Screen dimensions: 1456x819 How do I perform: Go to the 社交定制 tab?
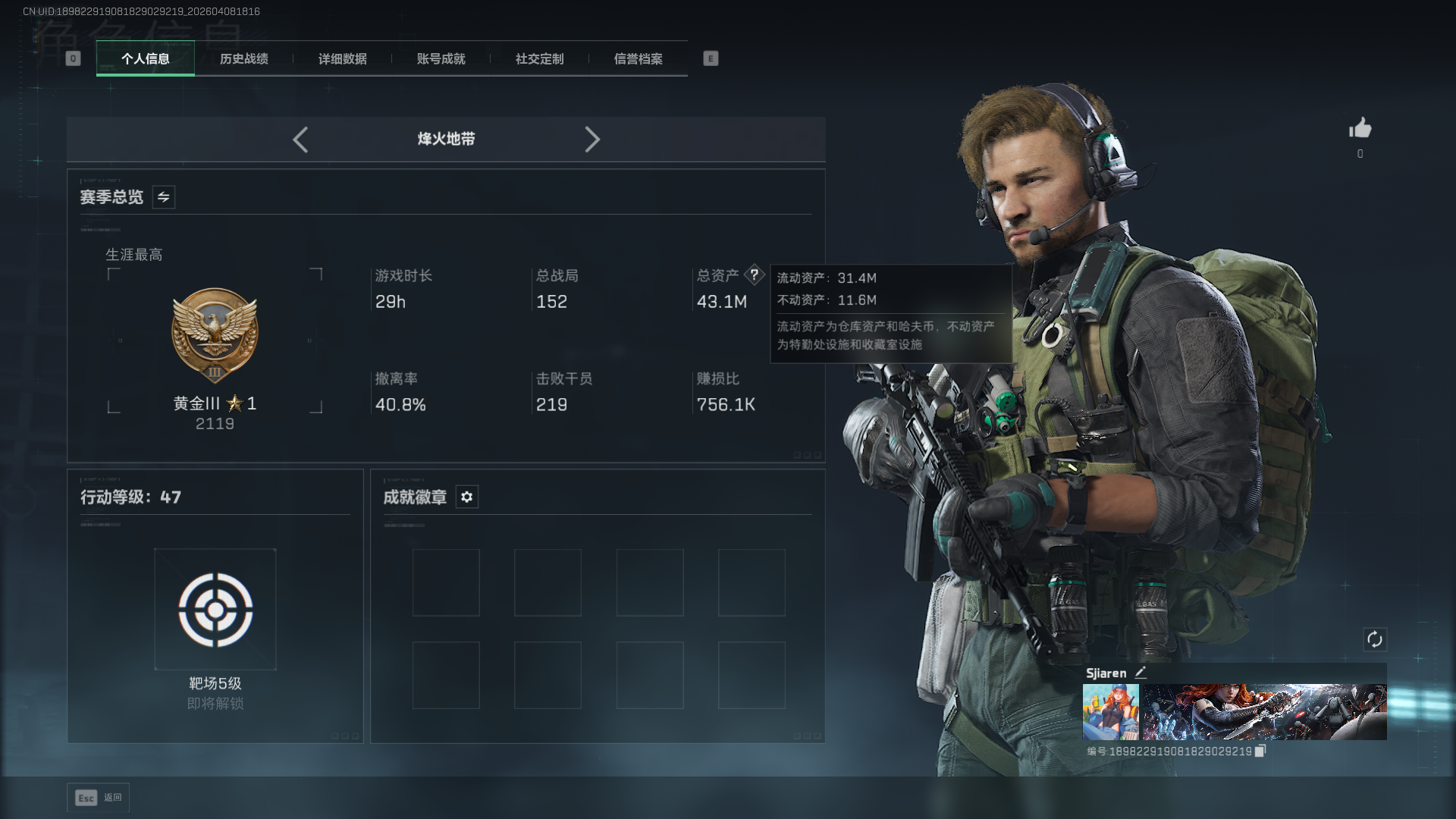pos(540,59)
